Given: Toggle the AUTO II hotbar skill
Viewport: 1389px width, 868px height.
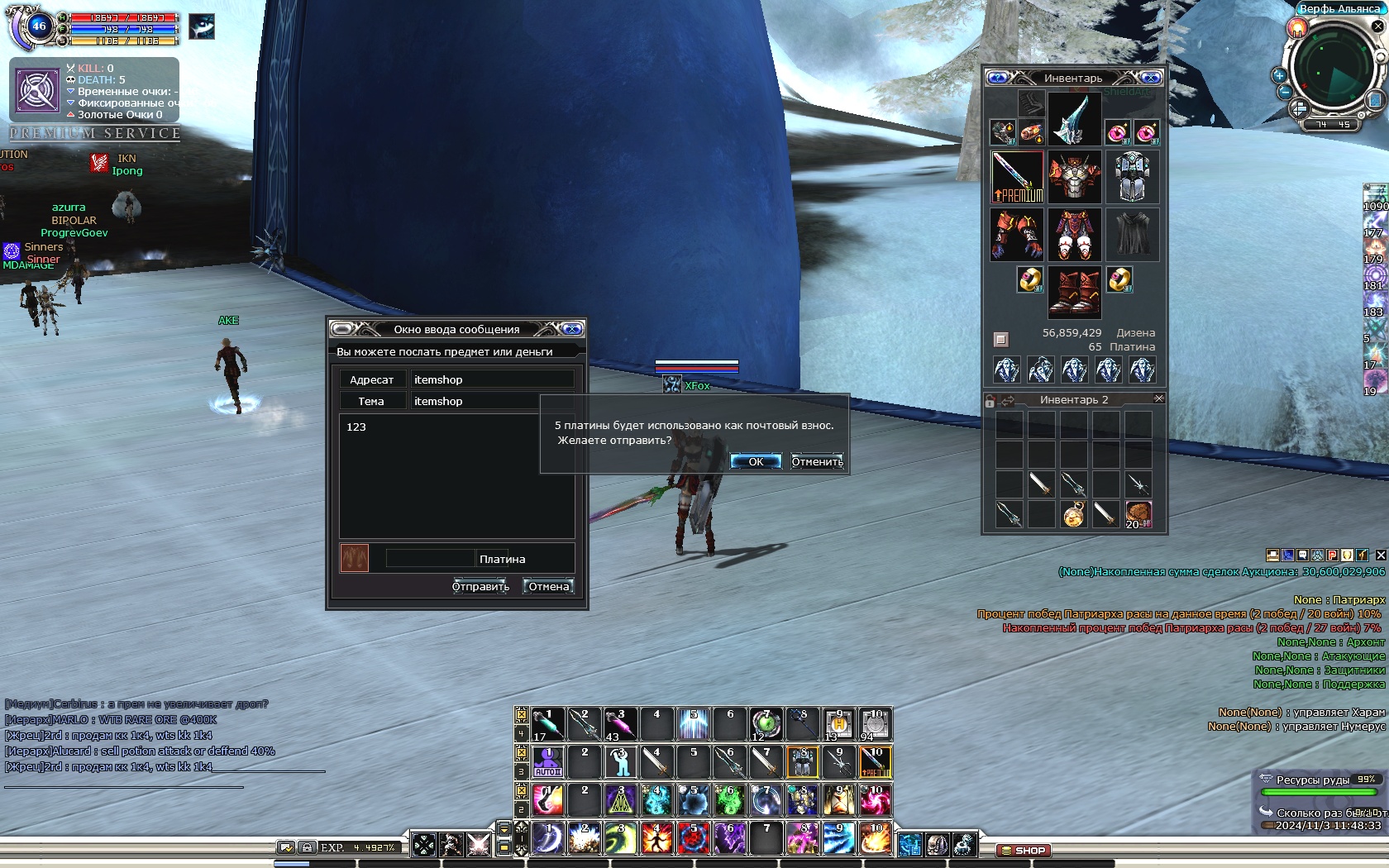Looking at the screenshot, I should pyautogui.click(x=548, y=762).
